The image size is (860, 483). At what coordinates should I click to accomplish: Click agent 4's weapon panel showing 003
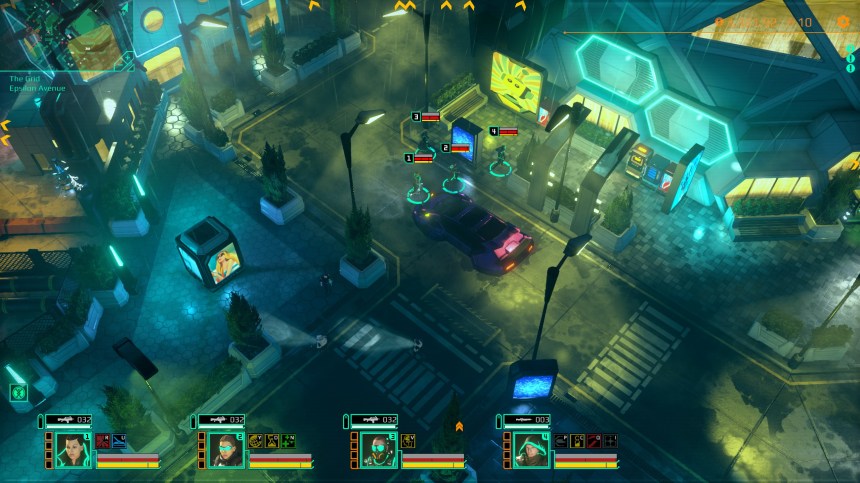(x=526, y=420)
